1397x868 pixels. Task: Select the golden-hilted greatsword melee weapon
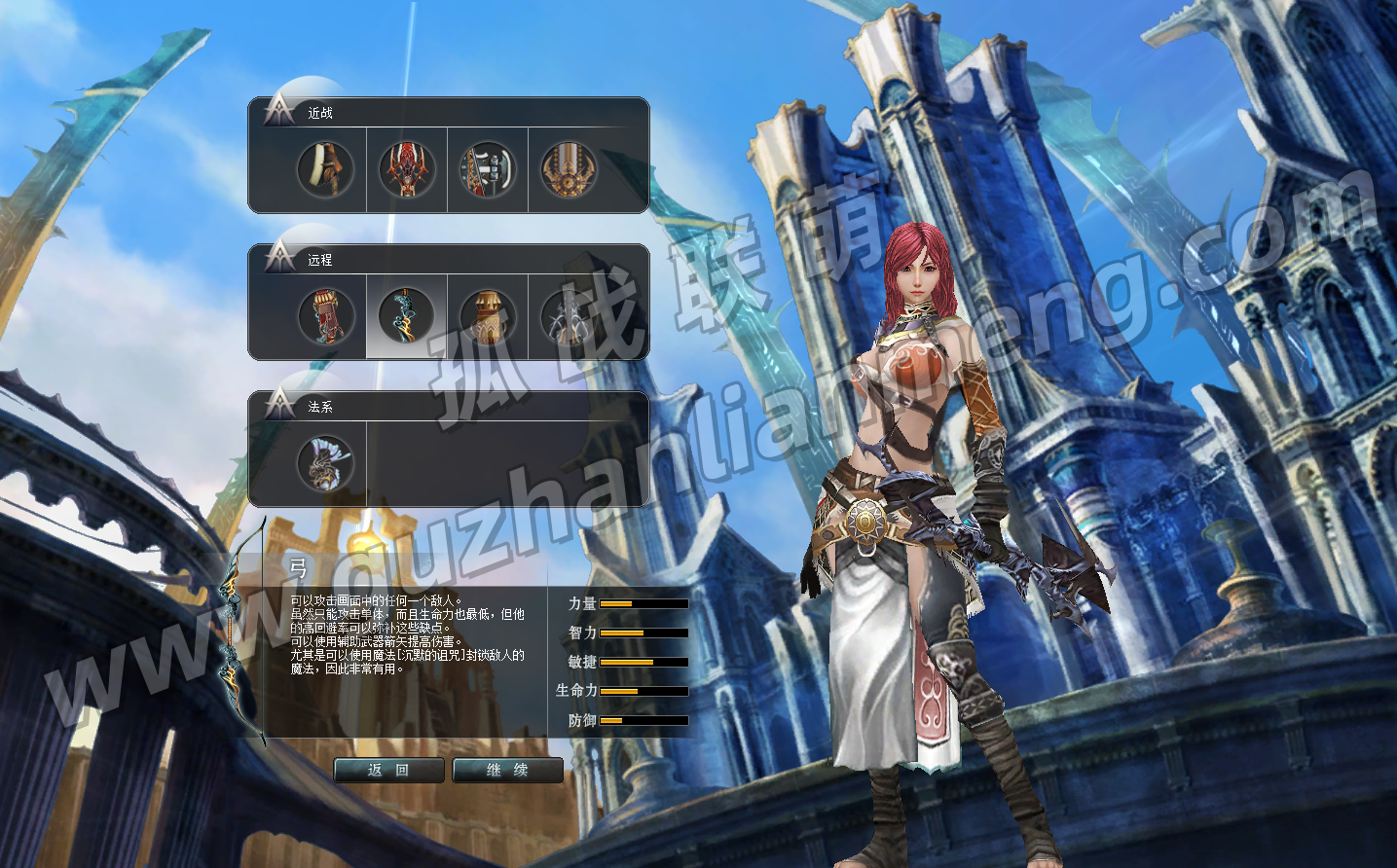point(568,169)
